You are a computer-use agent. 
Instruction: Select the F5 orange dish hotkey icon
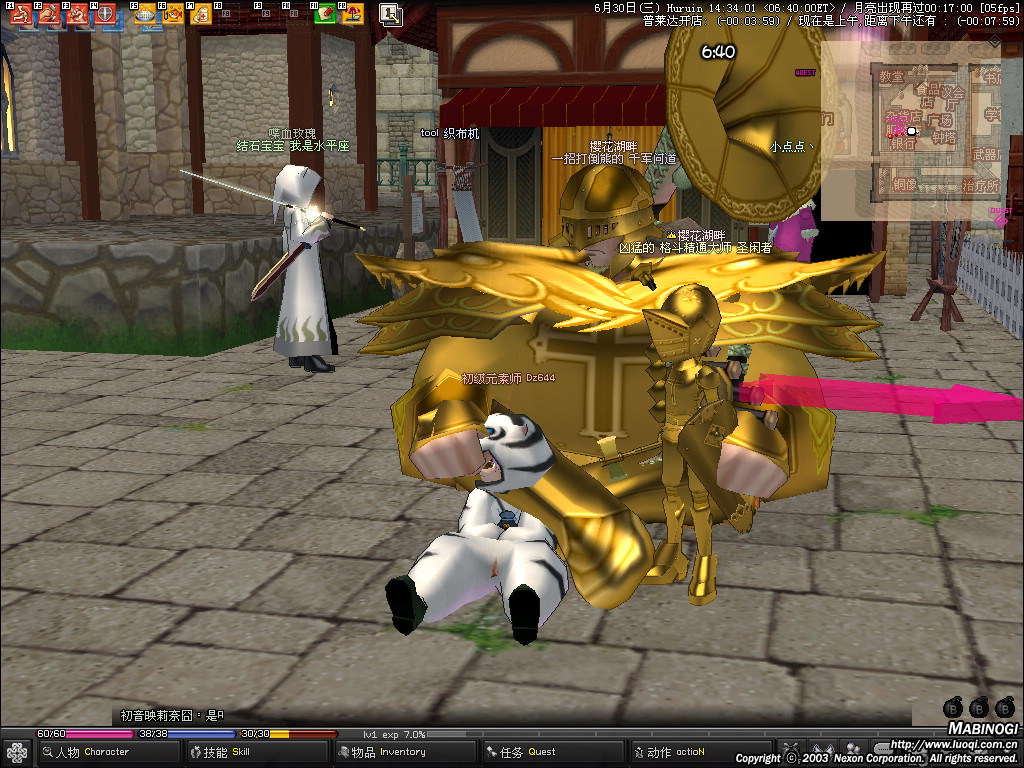pos(145,14)
